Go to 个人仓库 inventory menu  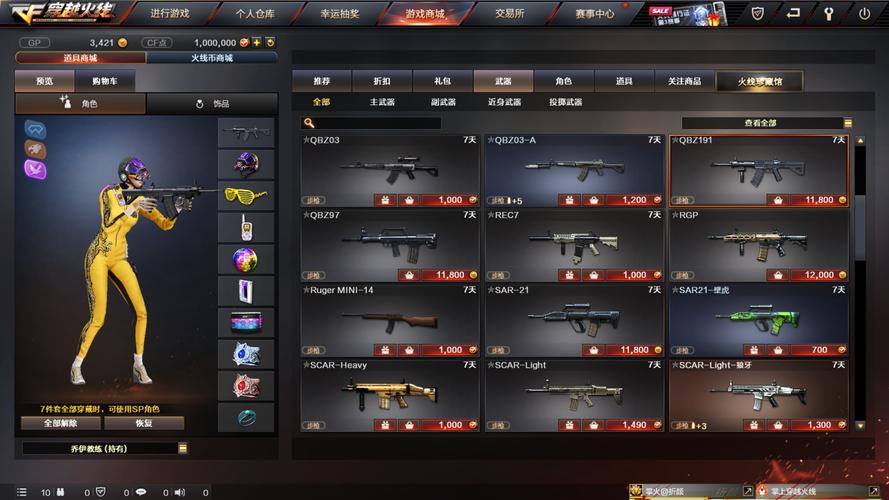256,14
